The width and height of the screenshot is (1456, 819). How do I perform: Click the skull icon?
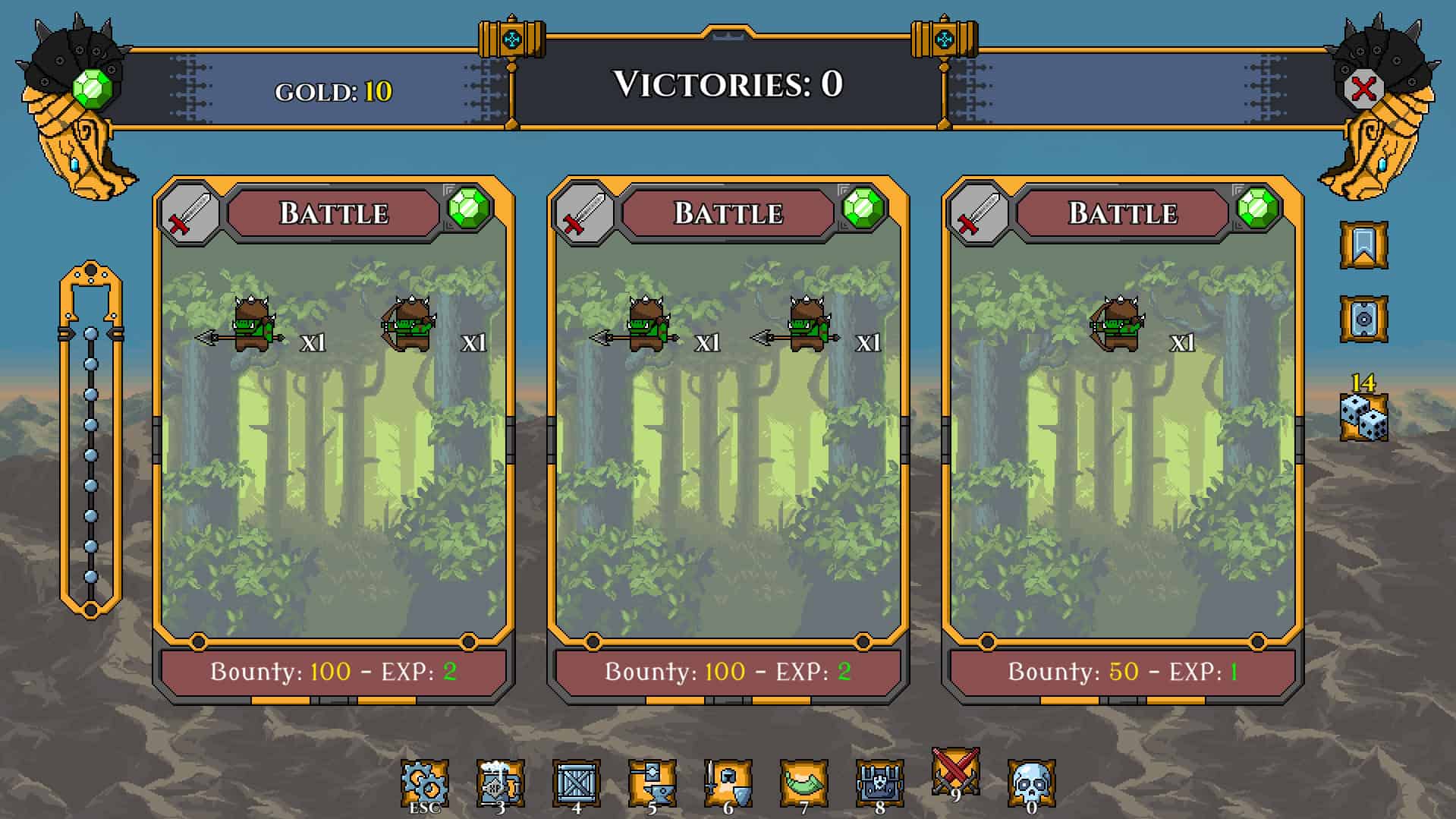pyautogui.click(x=1031, y=783)
